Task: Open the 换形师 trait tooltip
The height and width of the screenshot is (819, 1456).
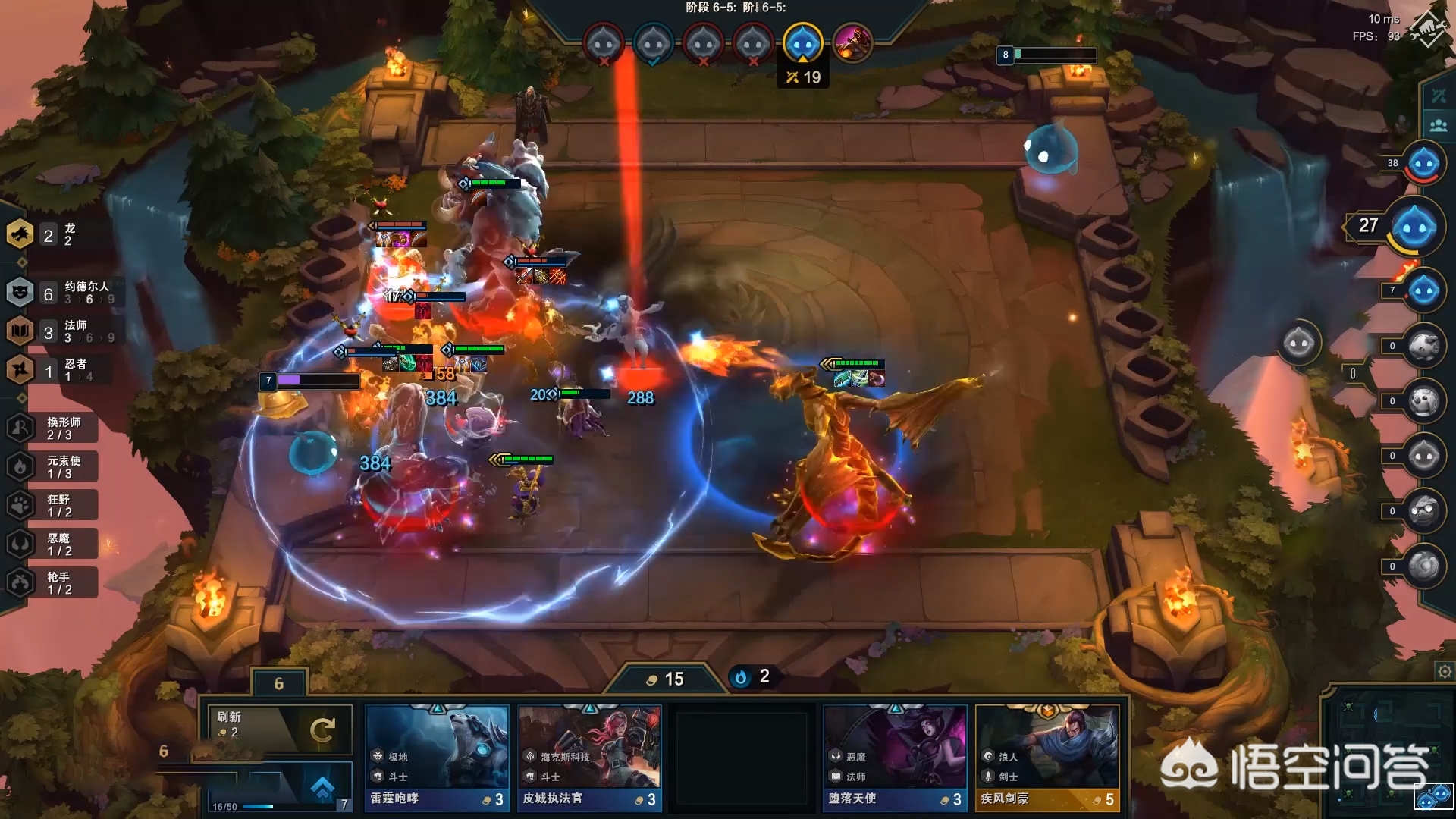Action: [53, 428]
